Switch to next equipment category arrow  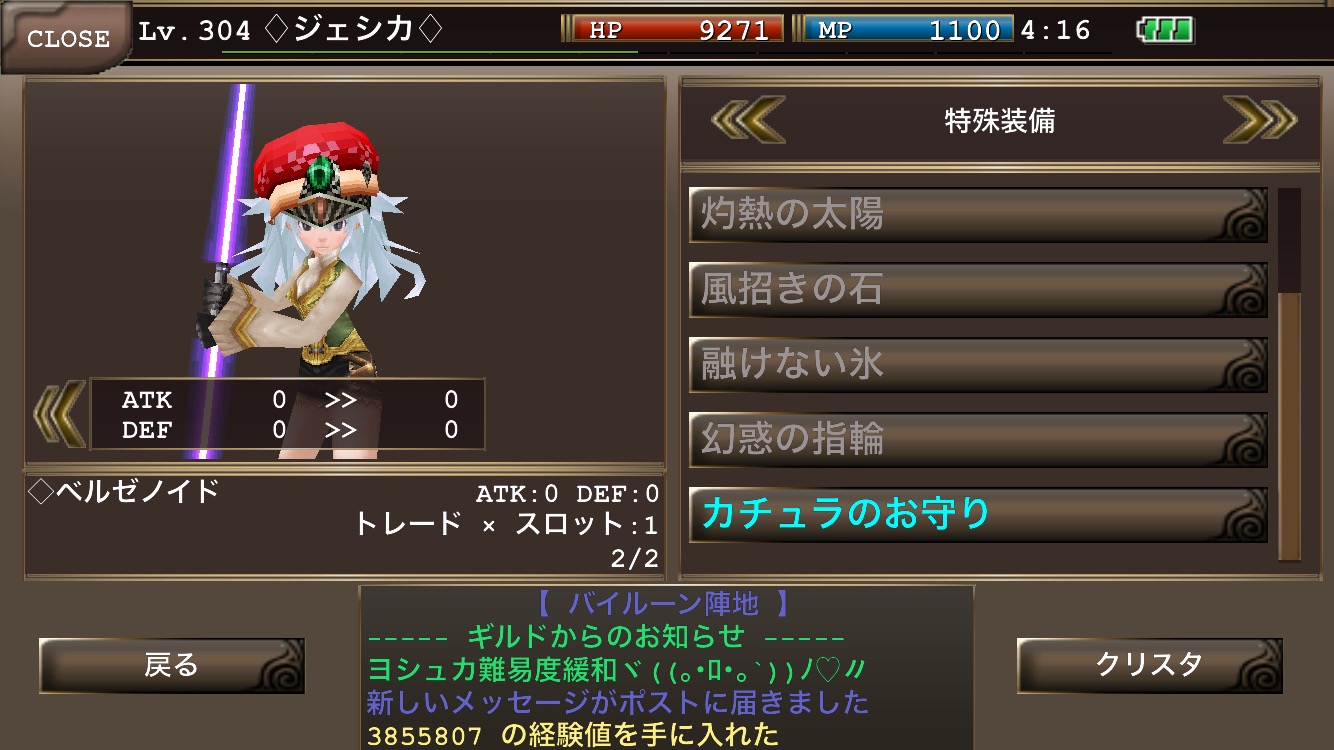pos(1259,121)
